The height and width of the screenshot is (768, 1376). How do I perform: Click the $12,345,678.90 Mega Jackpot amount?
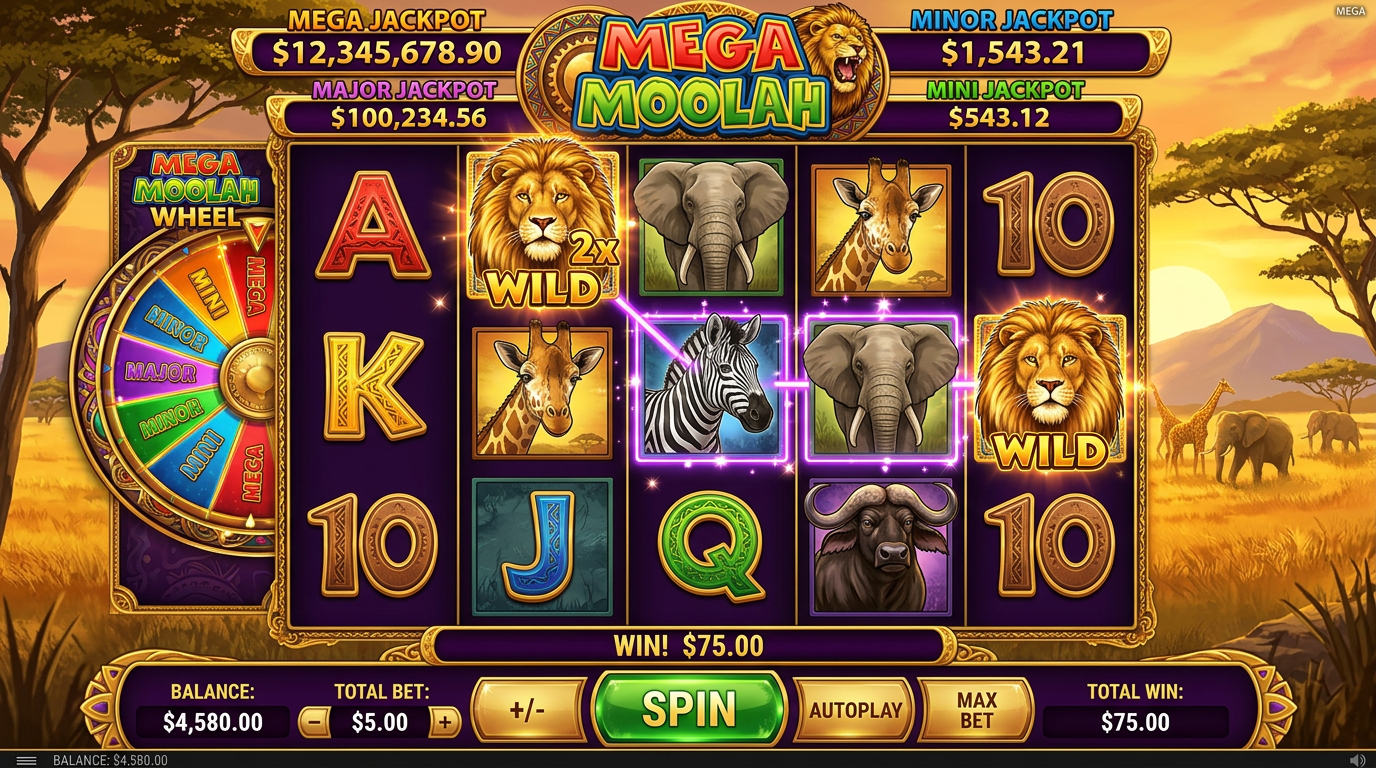[385, 48]
